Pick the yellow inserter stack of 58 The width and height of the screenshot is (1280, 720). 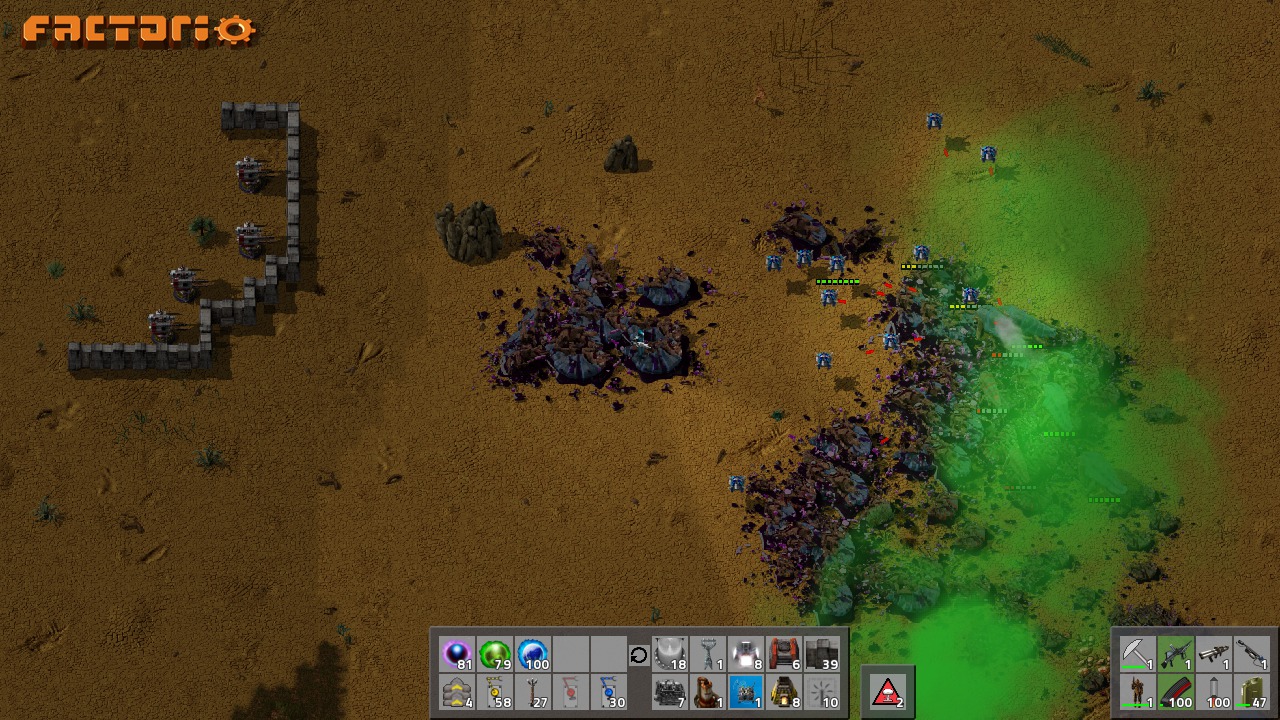tap(495, 693)
